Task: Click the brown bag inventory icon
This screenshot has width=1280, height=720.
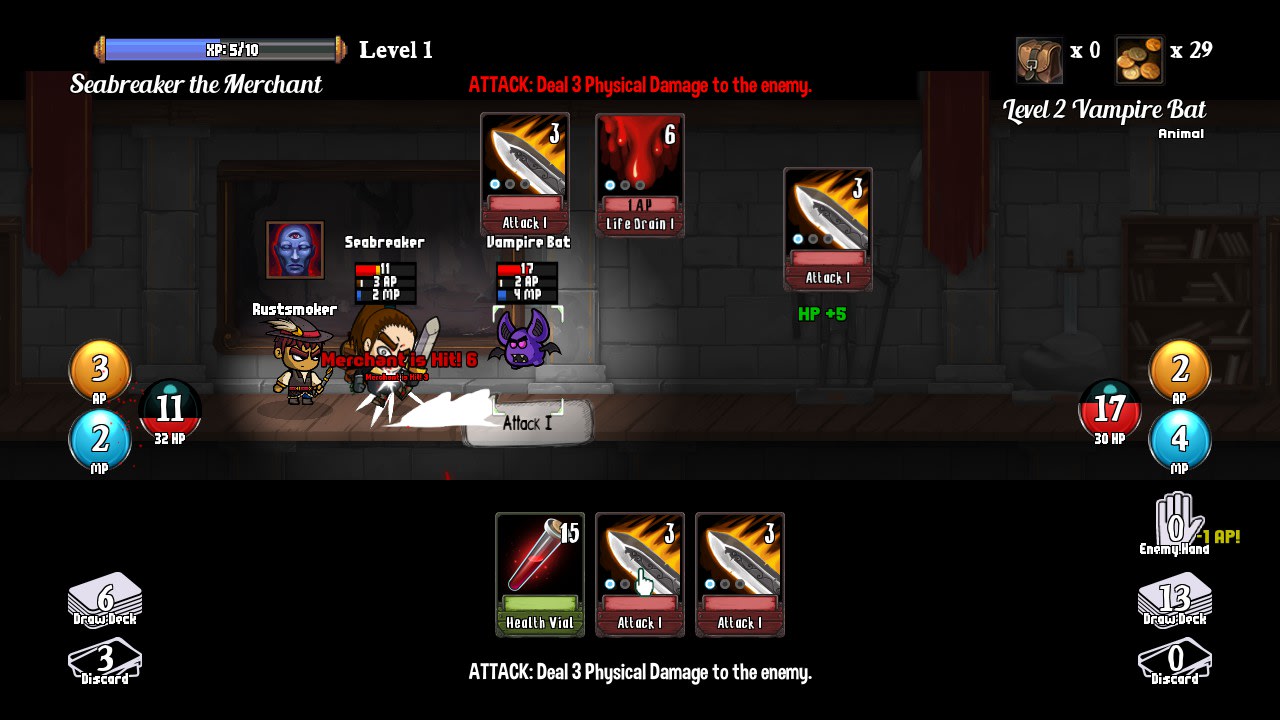Action: pyautogui.click(x=1038, y=58)
